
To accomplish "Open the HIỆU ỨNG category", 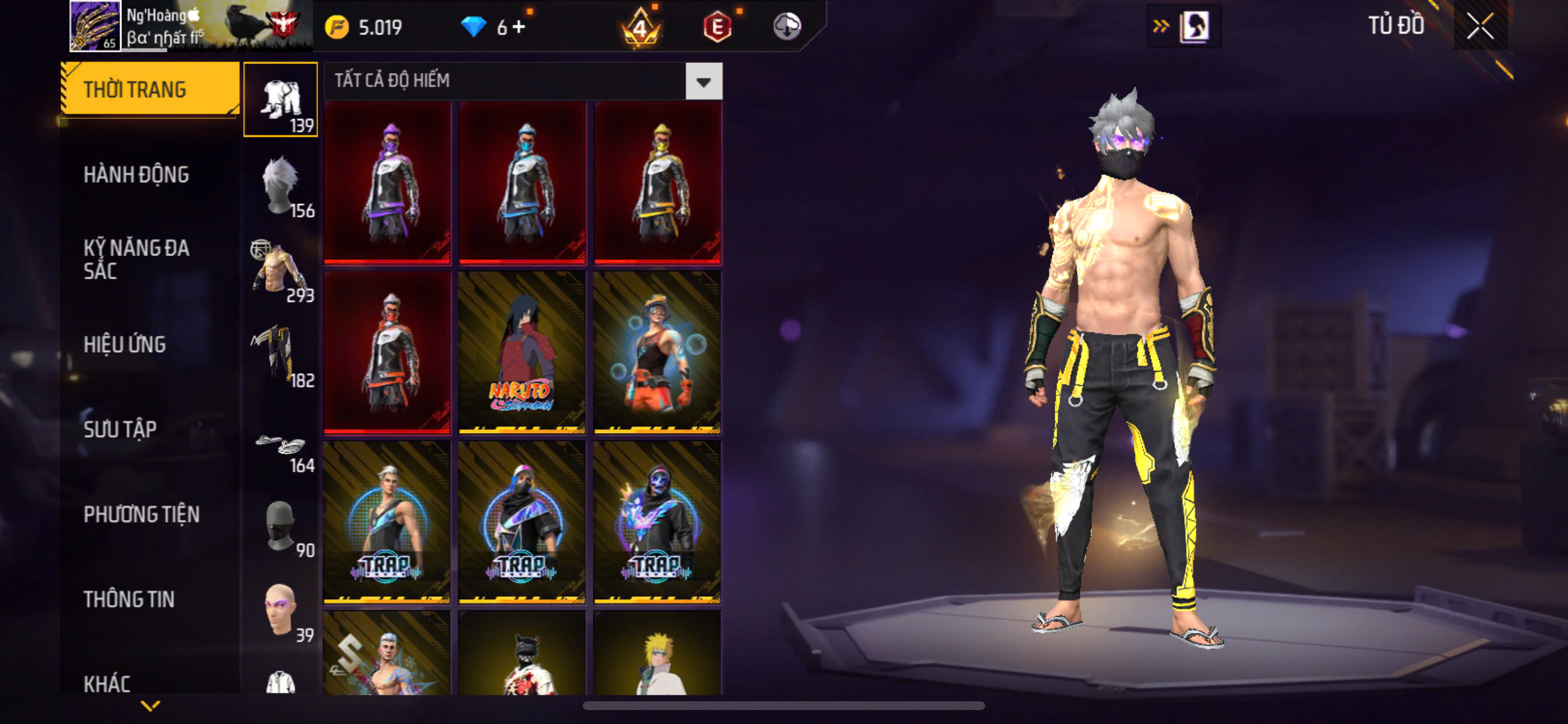I will (125, 345).
